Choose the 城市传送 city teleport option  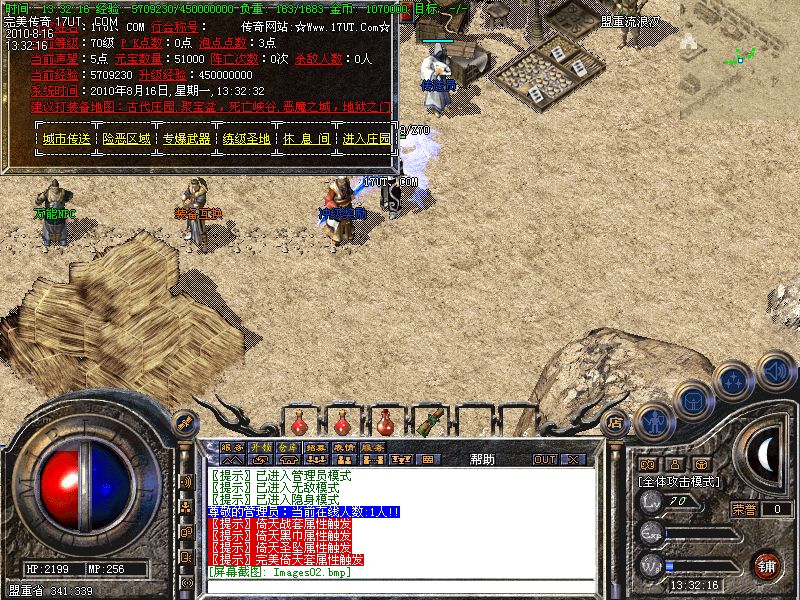[x=67, y=139]
